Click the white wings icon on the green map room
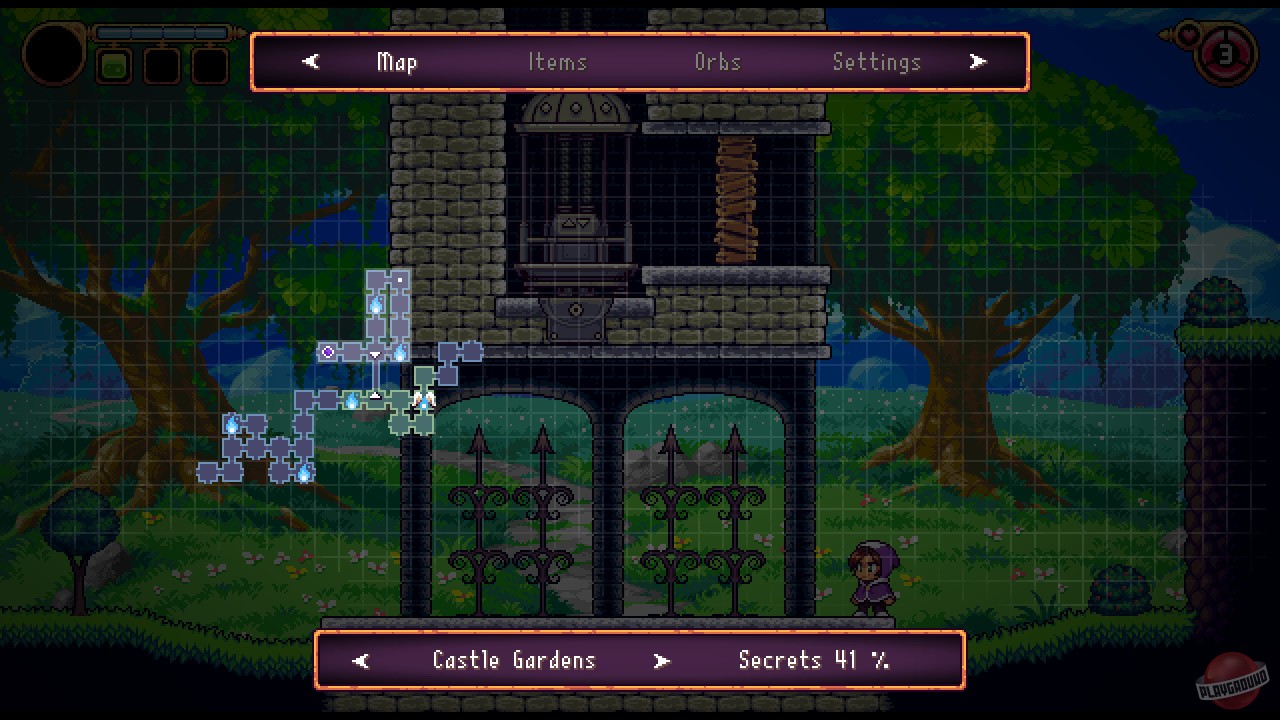The width and height of the screenshot is (1280, 720). click(x=425, y=400)
